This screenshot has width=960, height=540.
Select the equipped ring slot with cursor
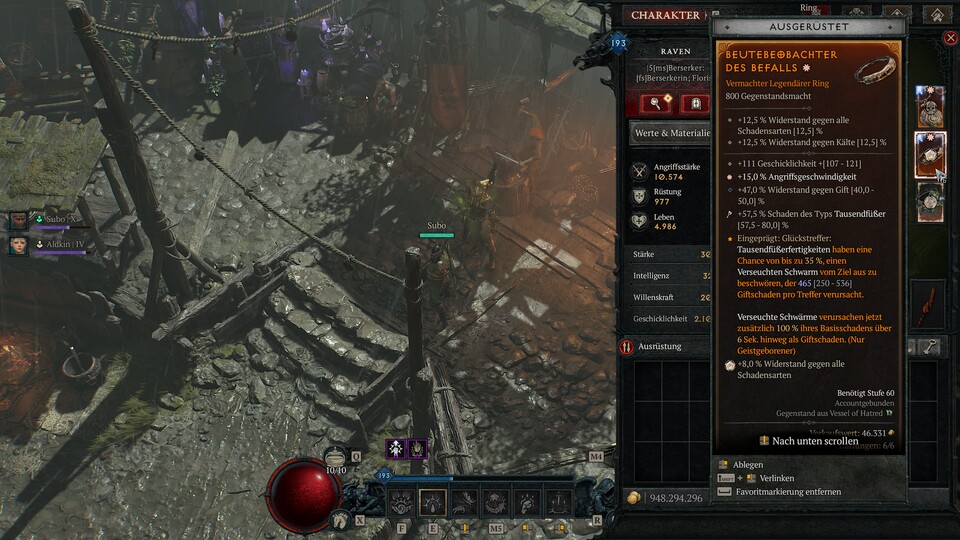click(930, 155)
